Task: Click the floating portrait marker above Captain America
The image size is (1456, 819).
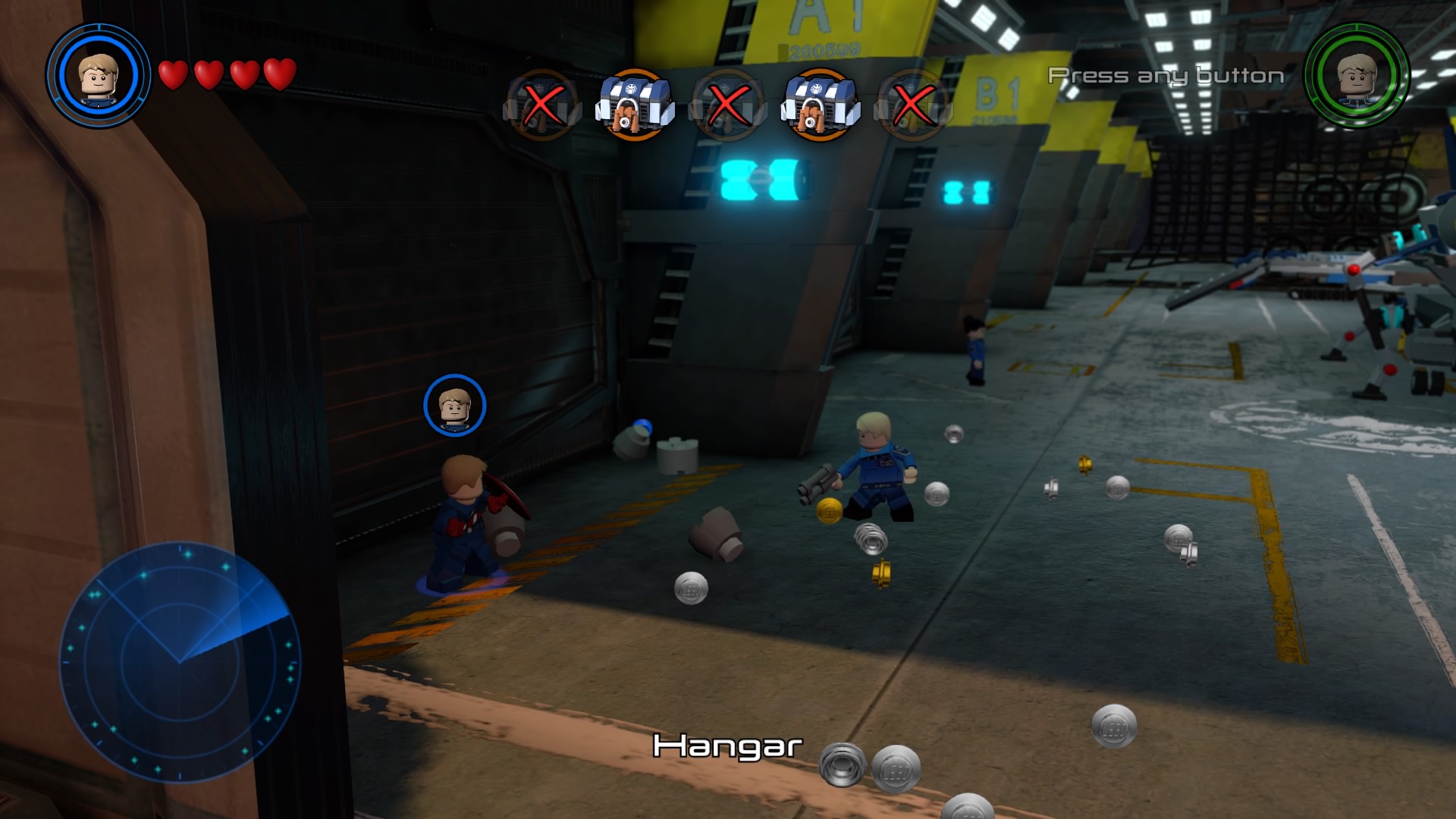Action: (x=454, y=406)
